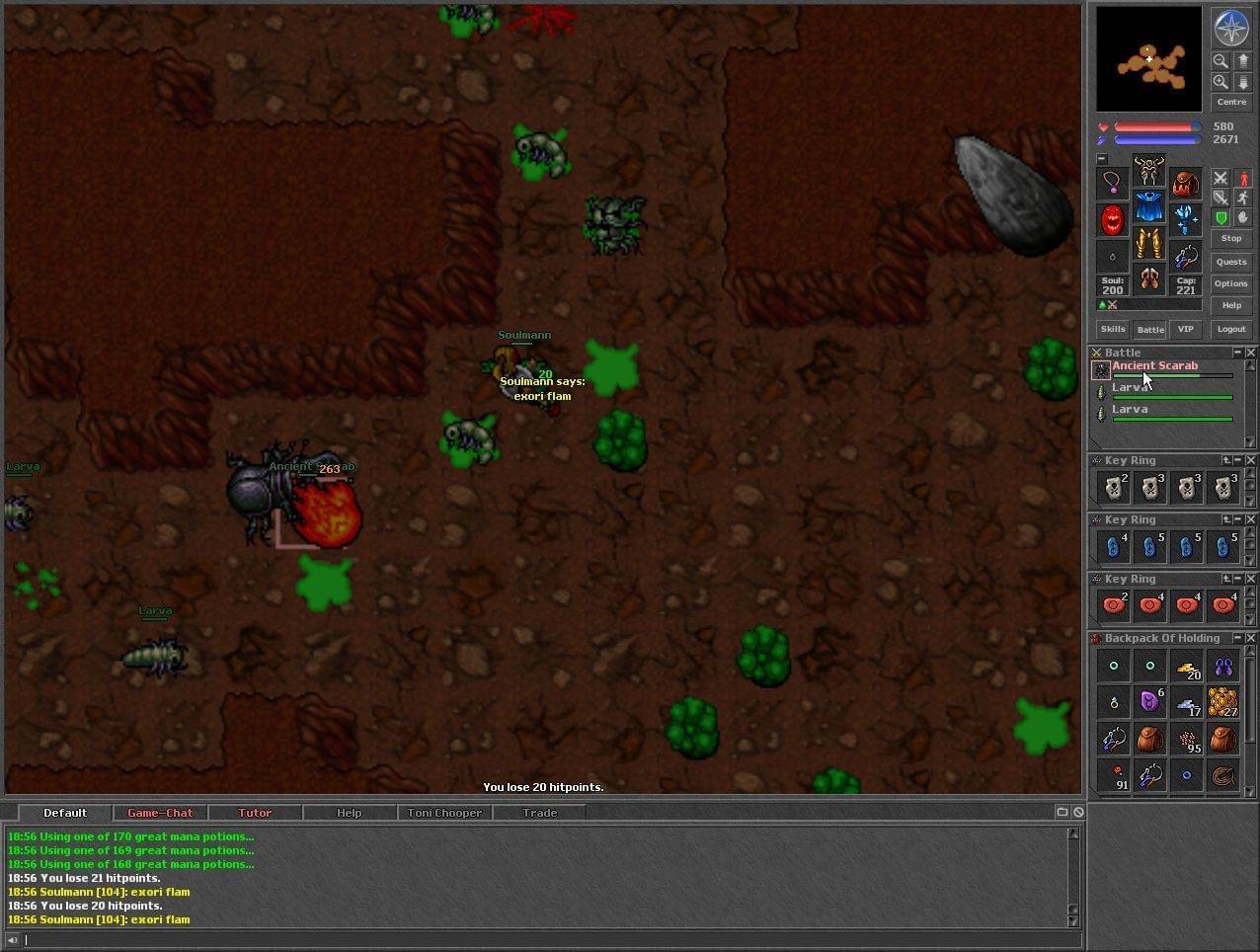Select Ancient Scarab in the Battle list
This screenshot has width=1260, height=952.
point(1154,366)
